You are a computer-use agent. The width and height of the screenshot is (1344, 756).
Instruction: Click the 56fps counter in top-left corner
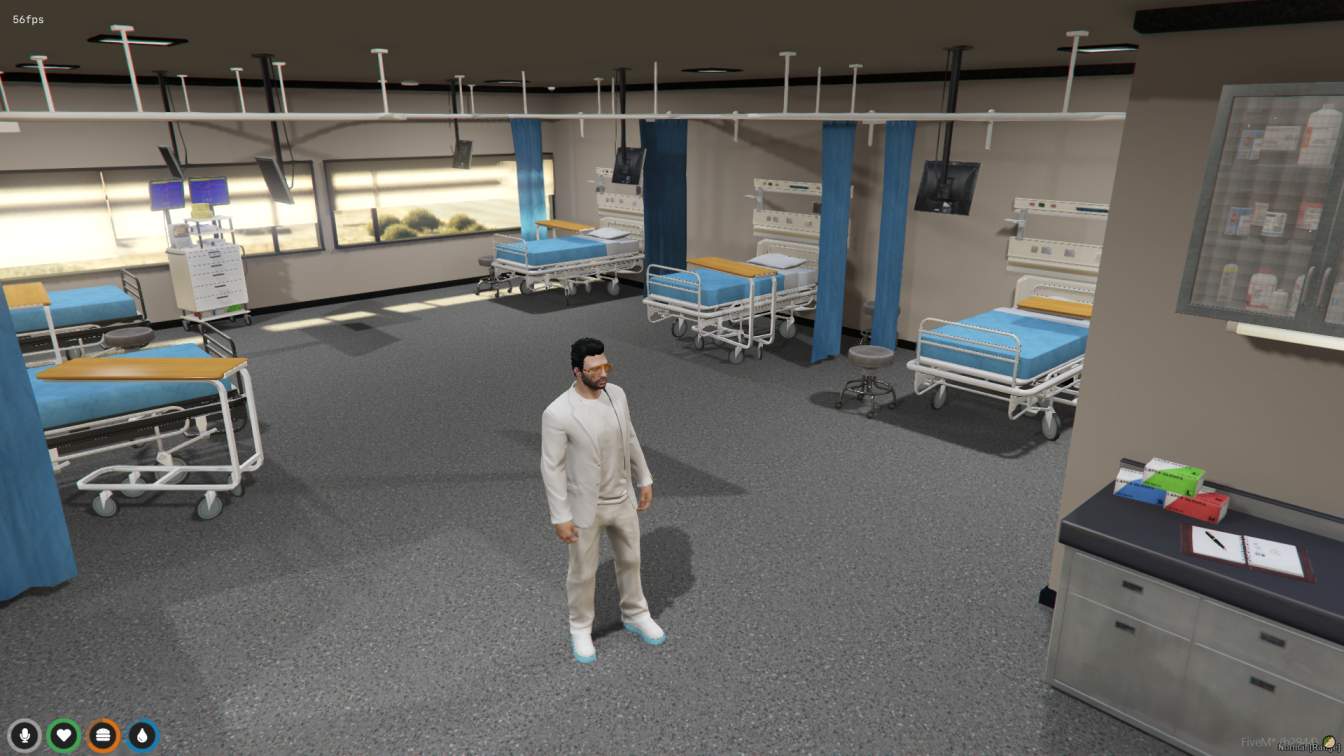click(x=27, y=17)
